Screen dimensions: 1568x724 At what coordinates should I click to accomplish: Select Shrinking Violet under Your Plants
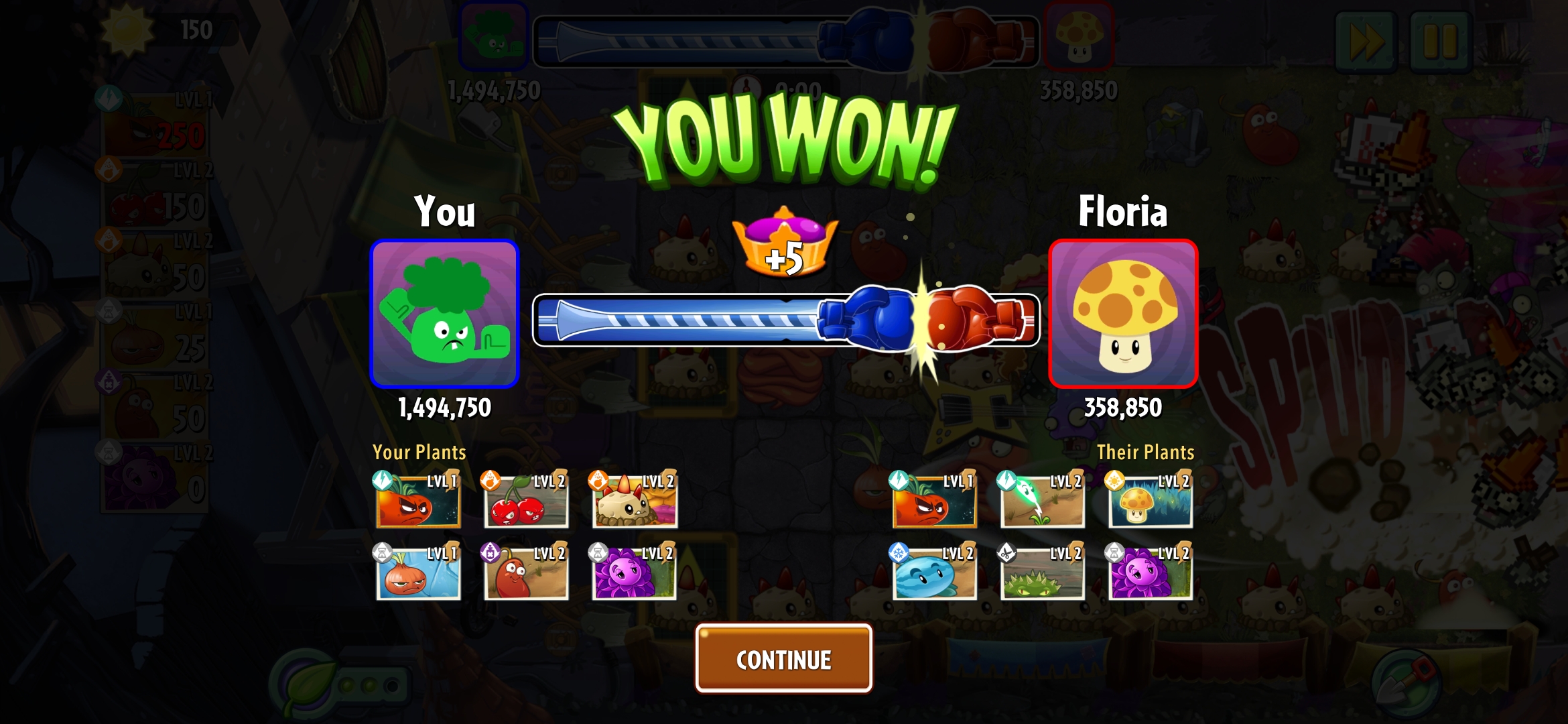634,573
